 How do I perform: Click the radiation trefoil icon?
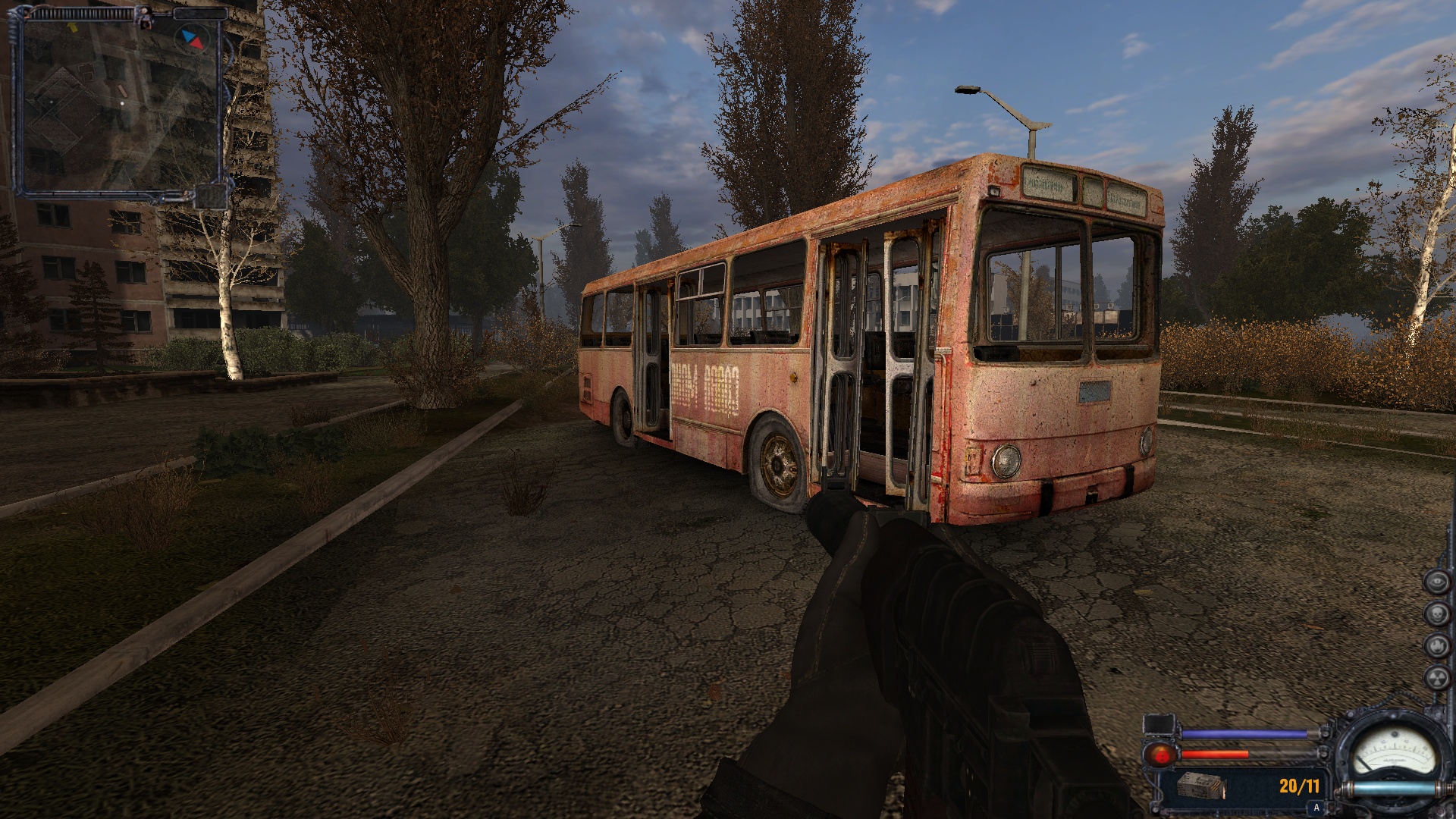pyautogui.click(x=1436, y=677)
